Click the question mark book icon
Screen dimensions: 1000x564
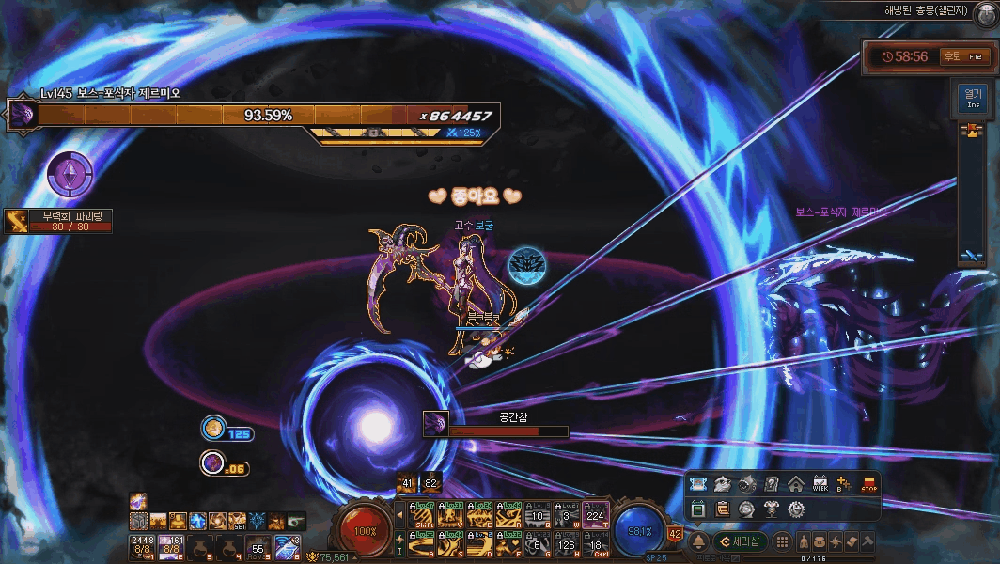pos(771,484)
